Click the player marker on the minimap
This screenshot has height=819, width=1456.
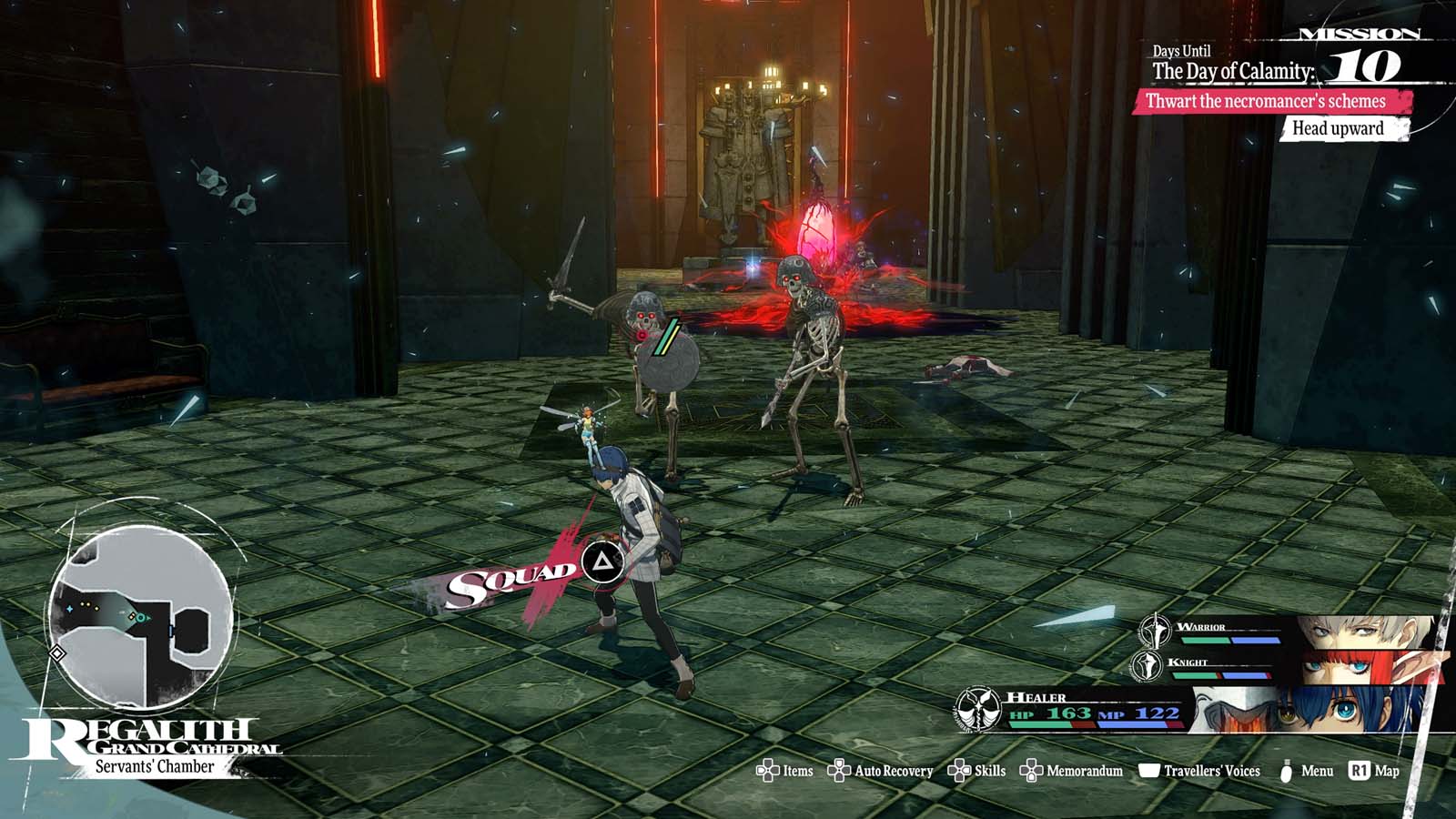click(140, 618)
